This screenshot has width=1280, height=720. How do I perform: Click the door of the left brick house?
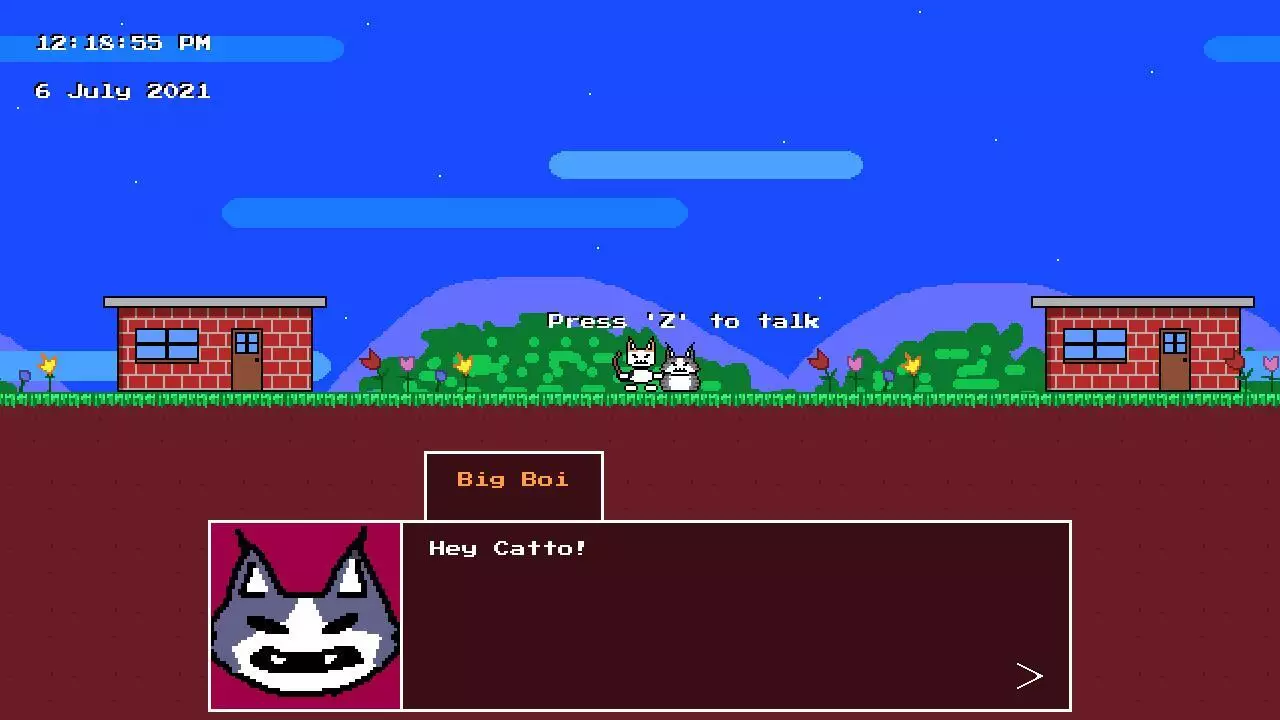coord(248,360)
